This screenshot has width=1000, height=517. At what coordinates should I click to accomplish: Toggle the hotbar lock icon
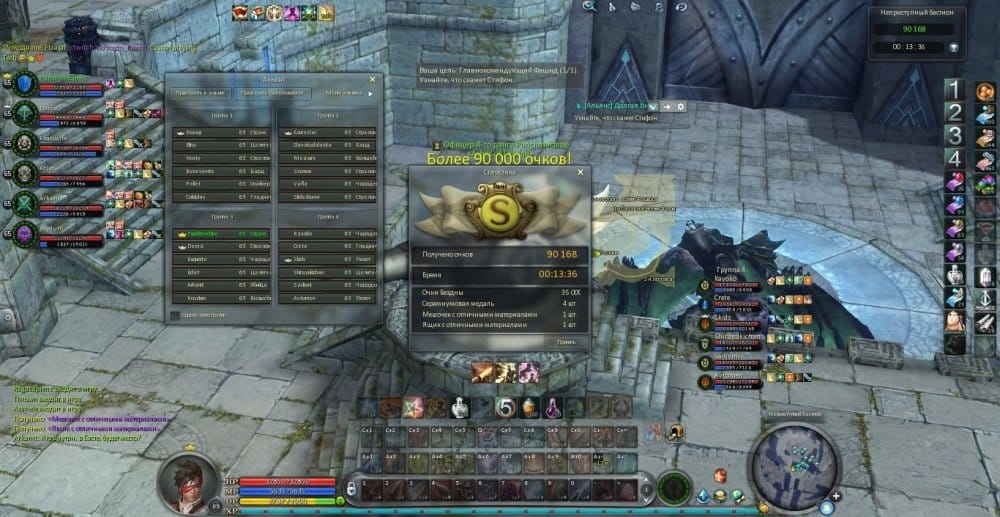point(351,489)
